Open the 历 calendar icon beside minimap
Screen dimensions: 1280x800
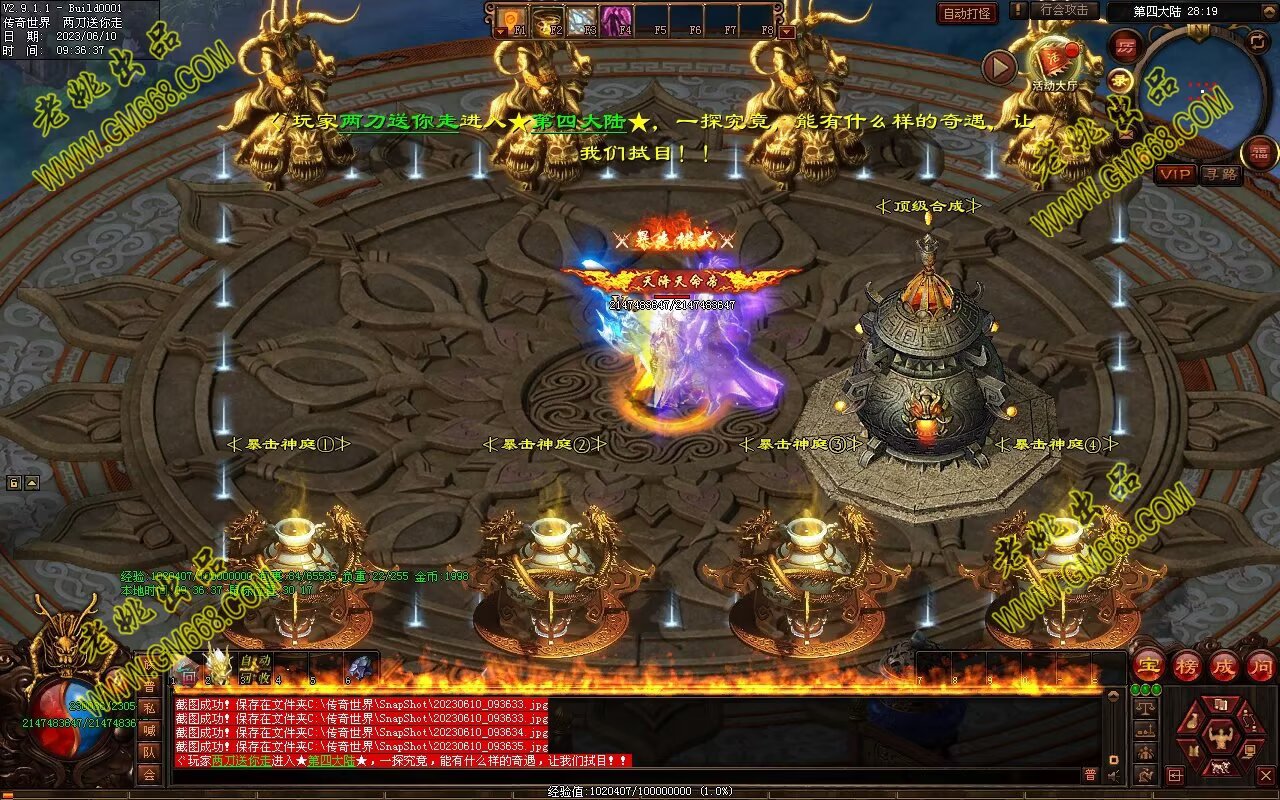point(1126,46)
